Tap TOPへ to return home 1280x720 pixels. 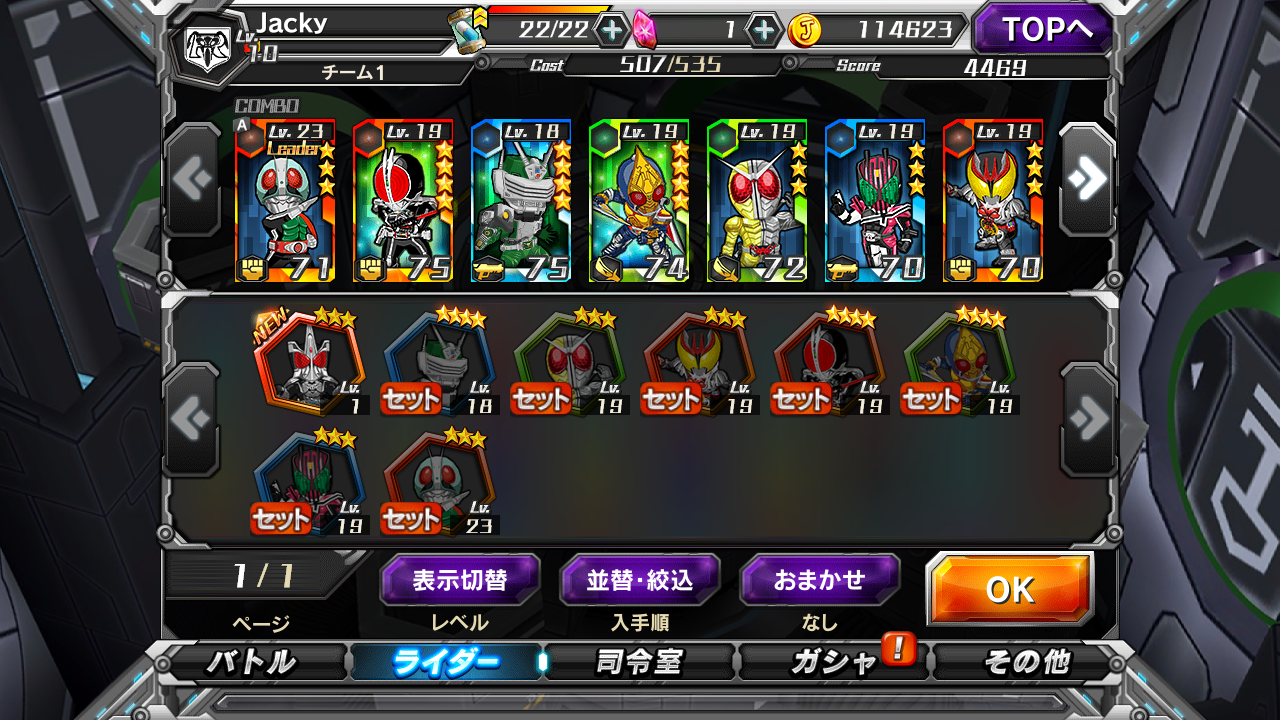pos(1042,28)
